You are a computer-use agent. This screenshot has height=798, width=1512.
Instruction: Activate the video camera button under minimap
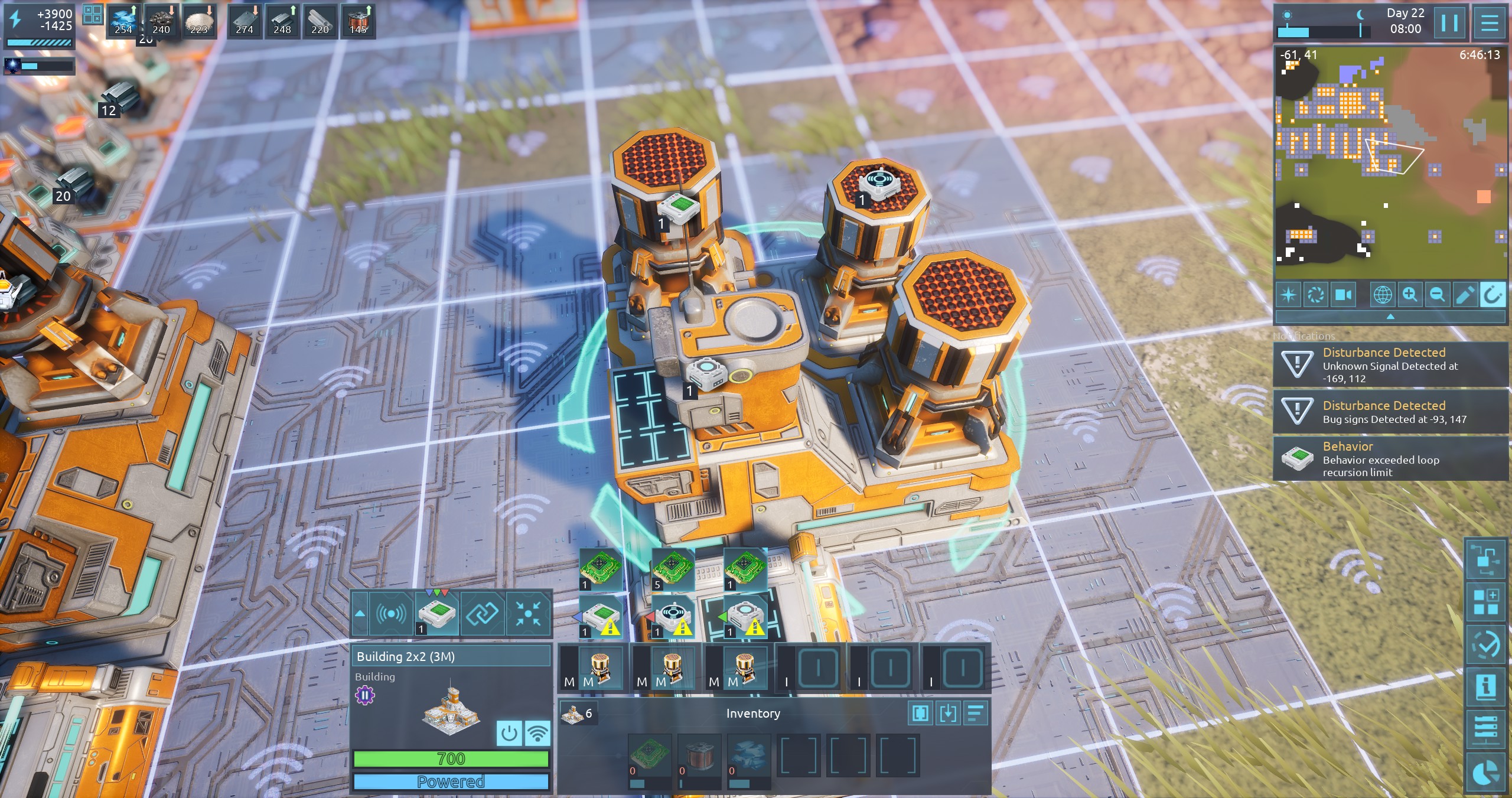pyautogui.click(x=1343, y=294)
